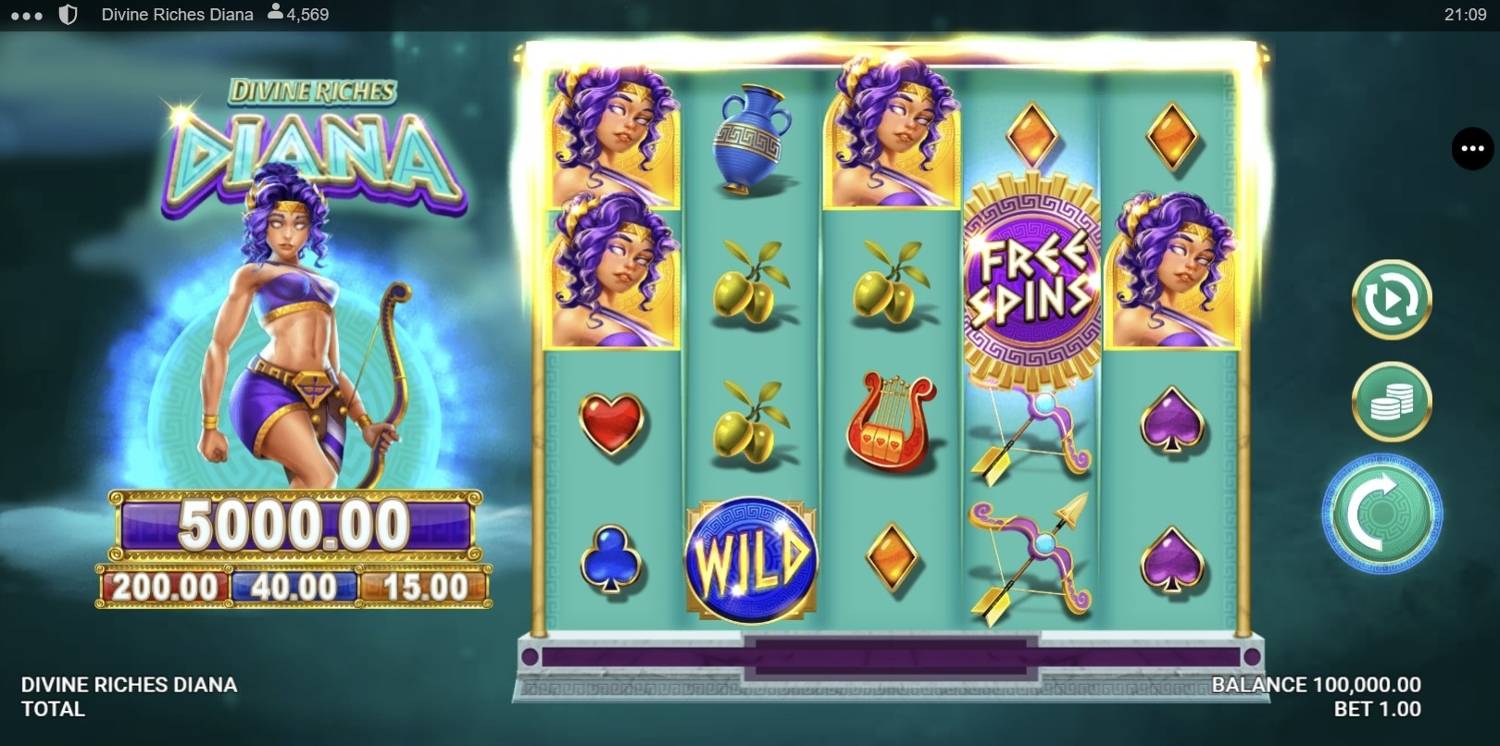
Task: Open the coin bet settings
Action: pyautogui.click(x=1391, y=401)
